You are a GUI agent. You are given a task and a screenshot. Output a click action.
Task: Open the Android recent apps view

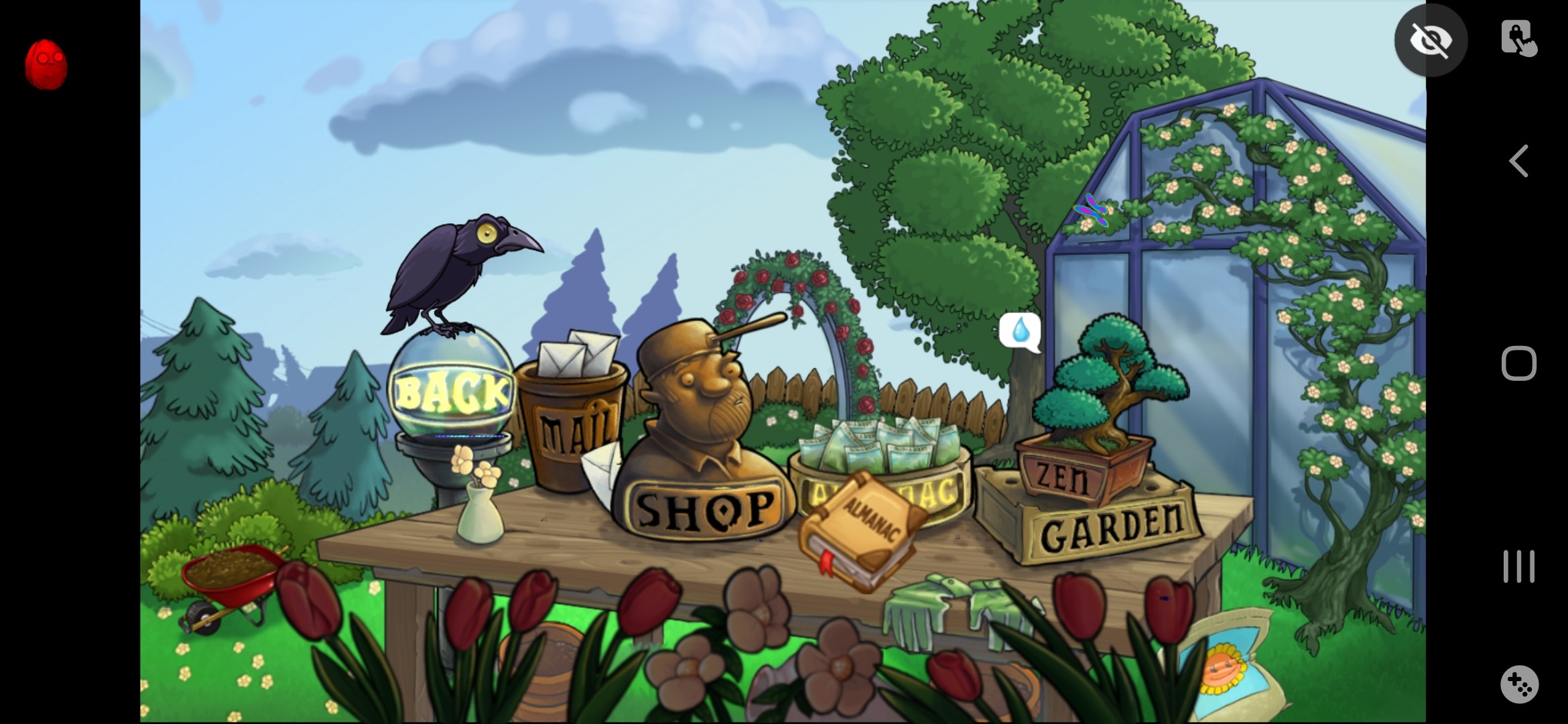click(x=1519, y=566)
